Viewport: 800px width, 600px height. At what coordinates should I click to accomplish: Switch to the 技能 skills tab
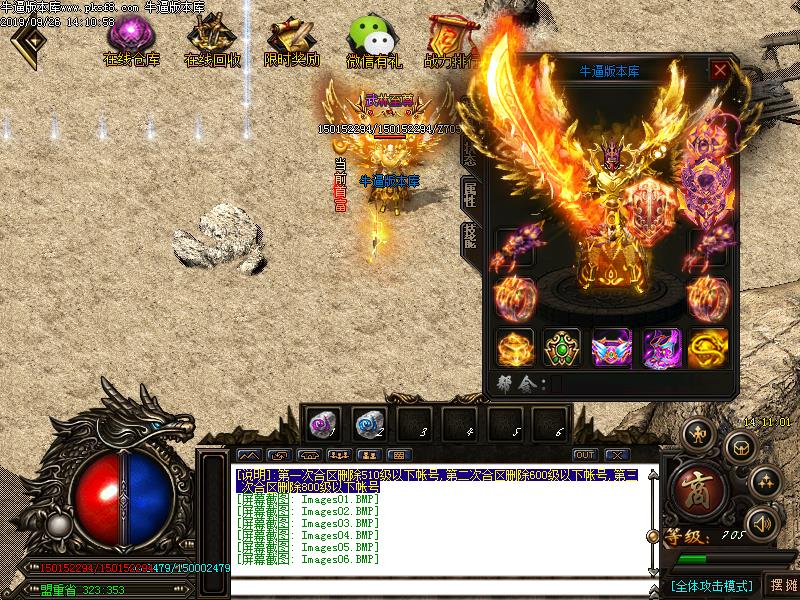468,238
